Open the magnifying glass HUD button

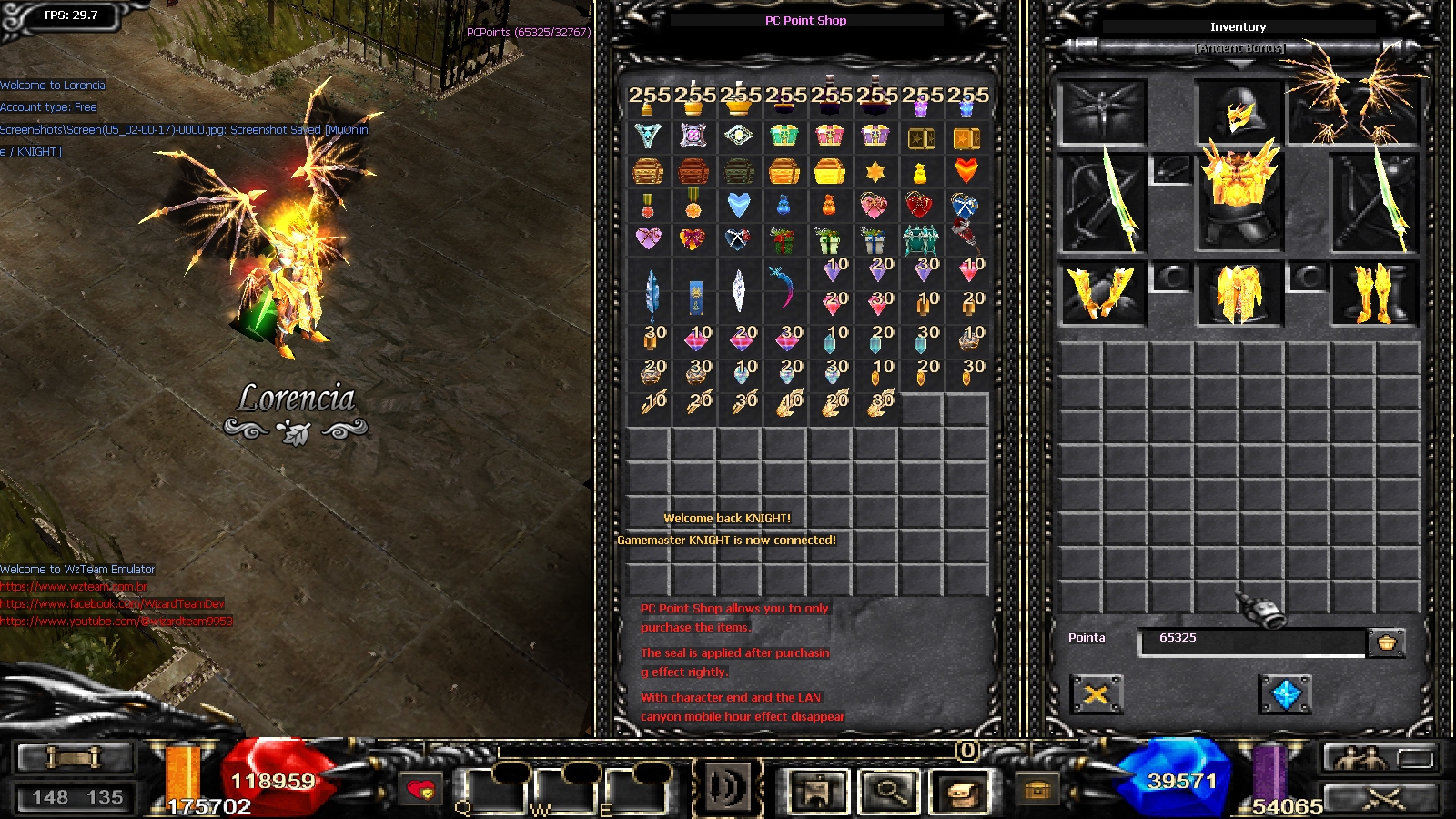click(889, 792)
